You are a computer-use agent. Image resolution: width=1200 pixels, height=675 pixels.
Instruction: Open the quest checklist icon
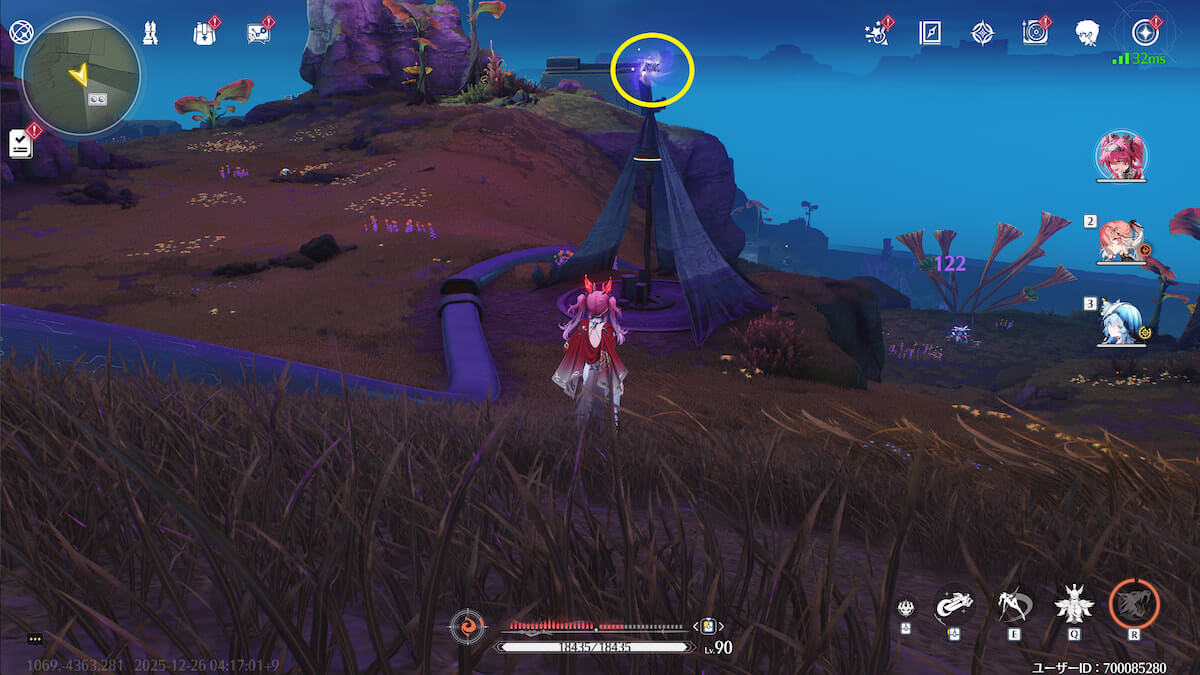[x=21, y=143]
